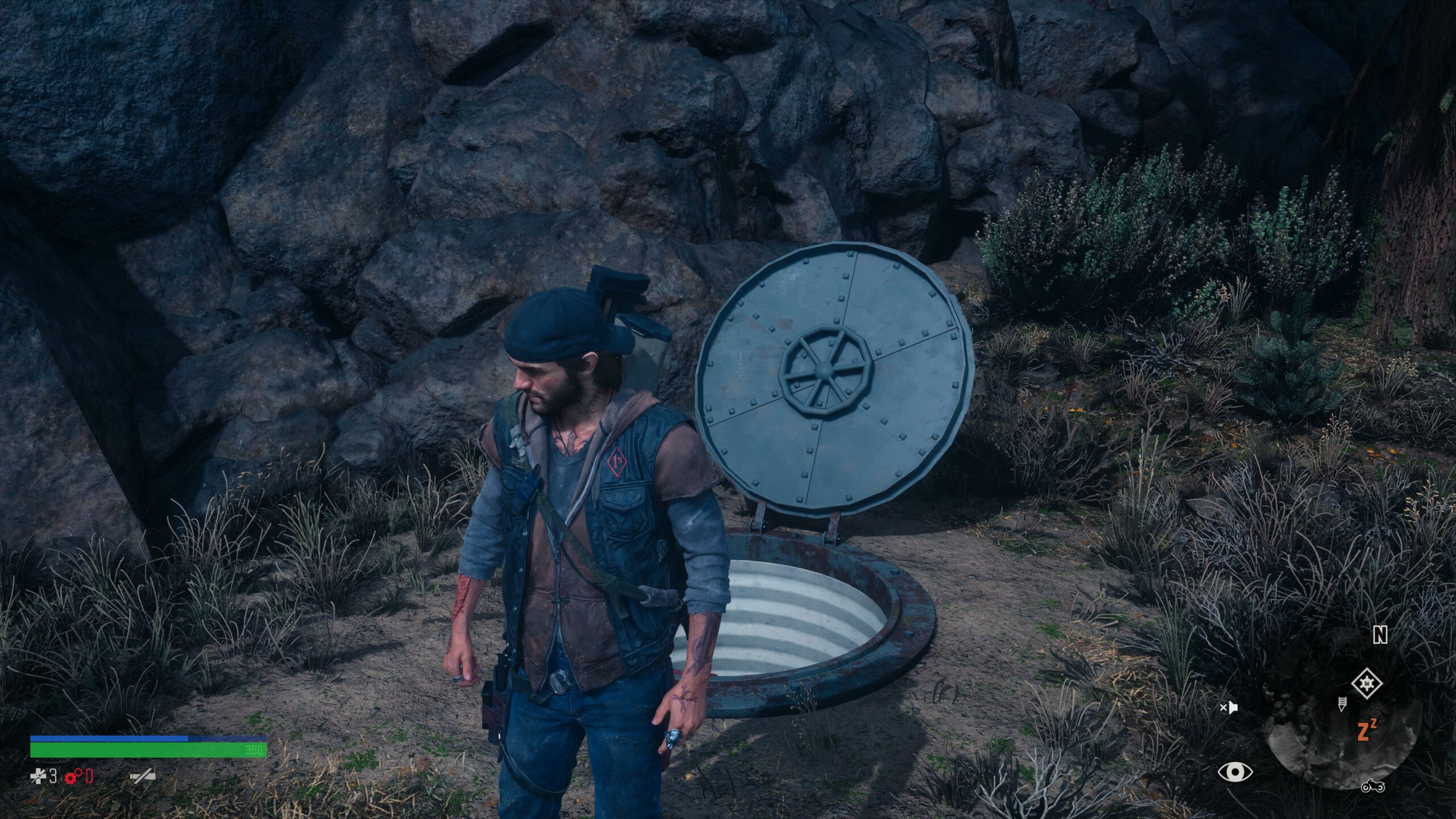This screenshot has height=819, width=1456.
Task: Locate the motorcycle icon below the minimap
Action: tap(1372, 786)
